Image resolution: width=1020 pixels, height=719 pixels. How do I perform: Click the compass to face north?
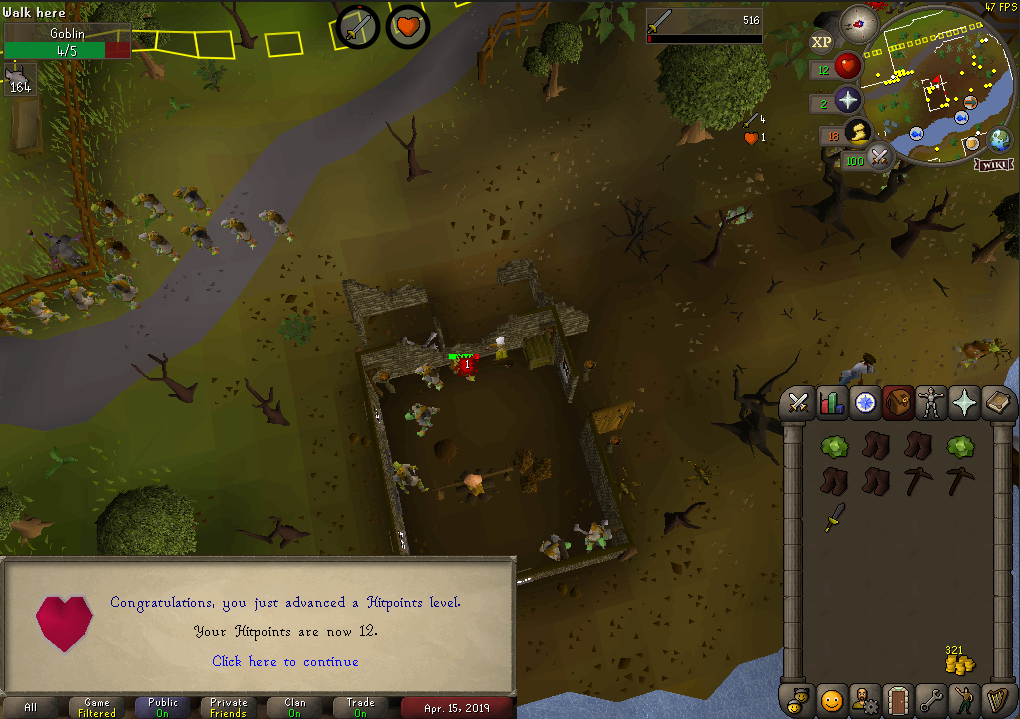pos(858,21)
